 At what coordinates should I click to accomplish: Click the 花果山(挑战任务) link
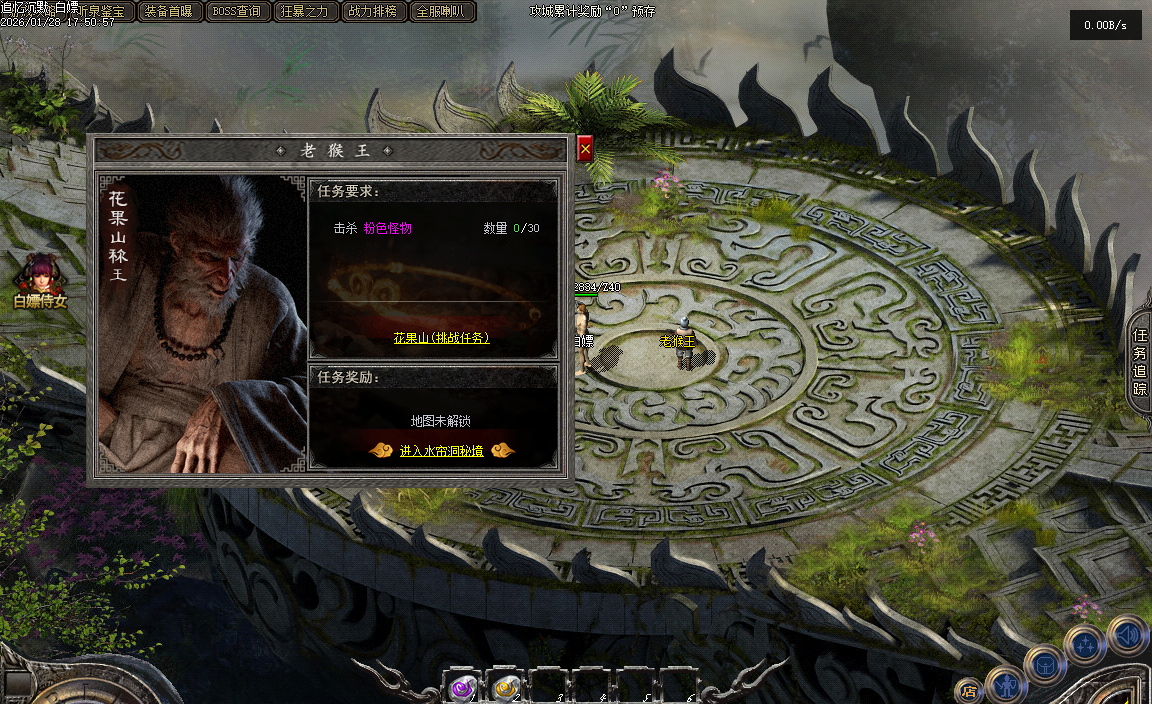(441, 339)
